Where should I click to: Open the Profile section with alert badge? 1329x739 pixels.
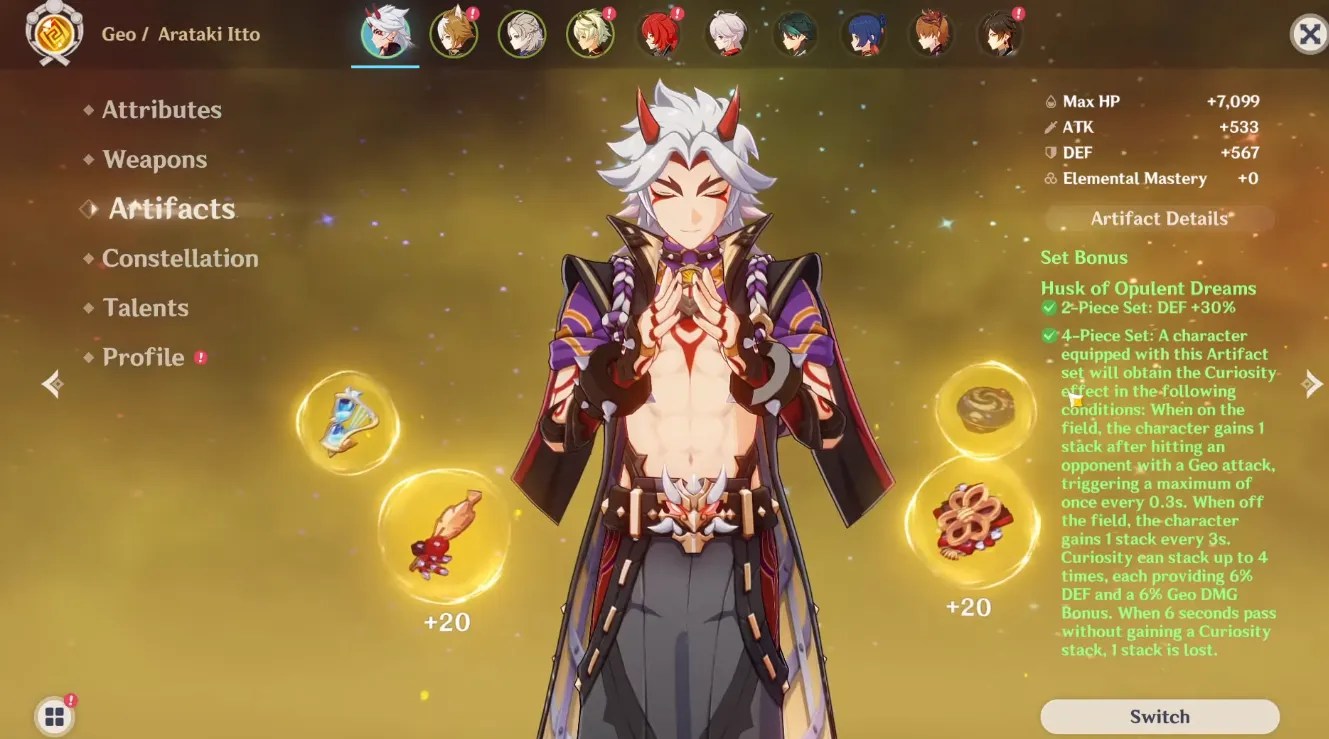143,356
